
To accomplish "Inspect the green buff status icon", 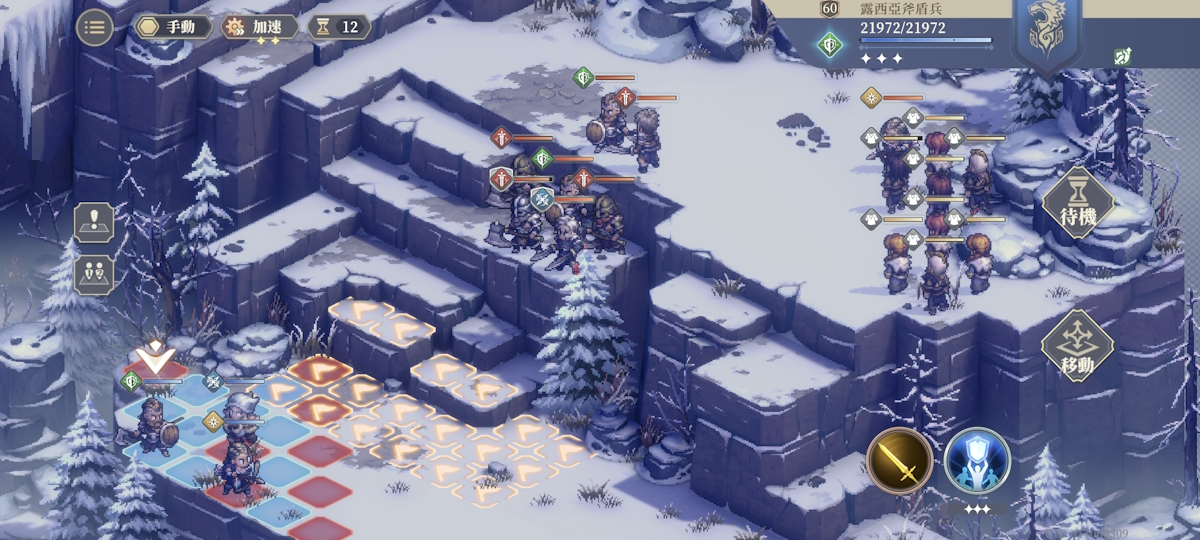I will click(1122, 57).
